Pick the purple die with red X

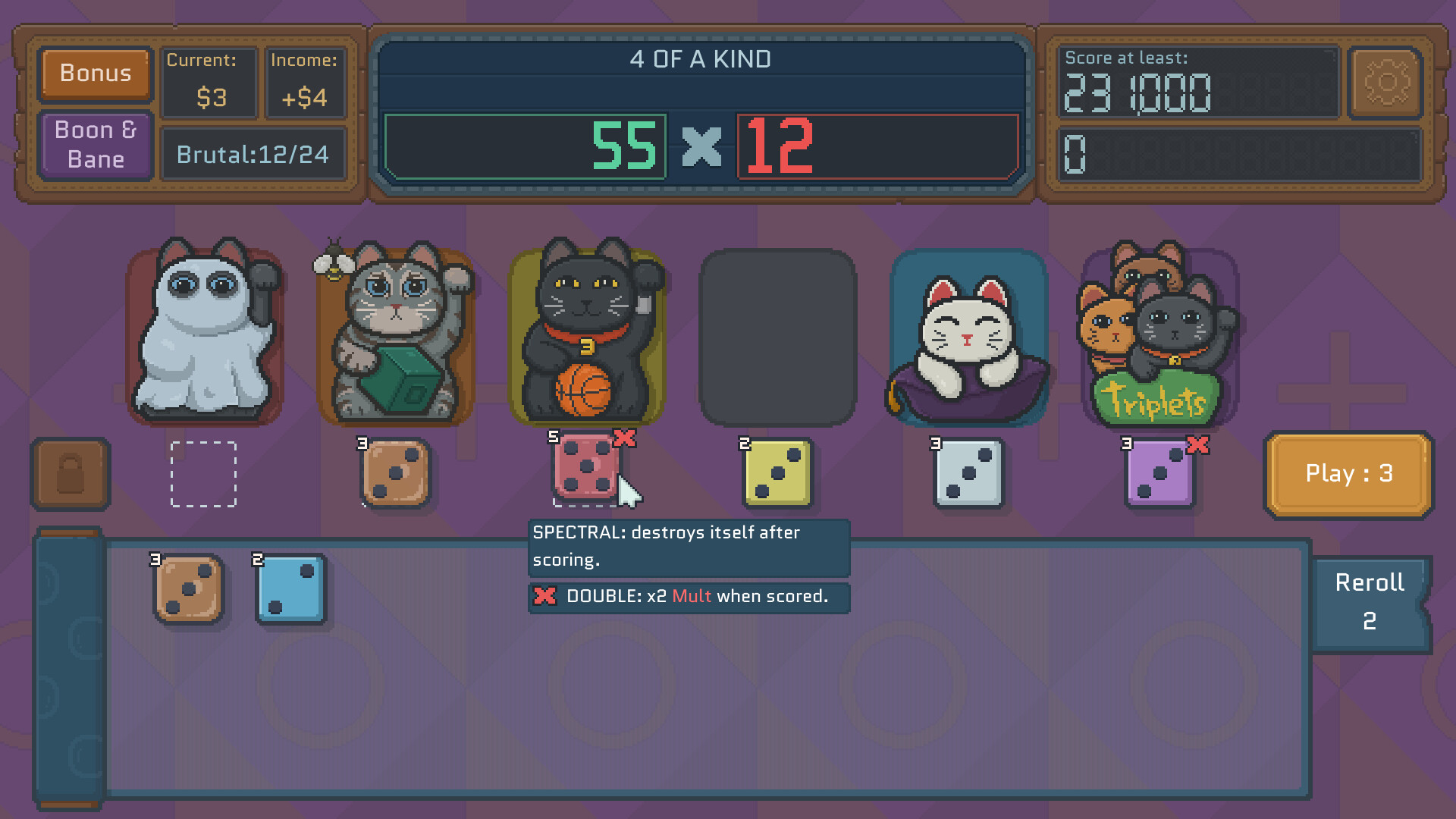click(1159, 474)
